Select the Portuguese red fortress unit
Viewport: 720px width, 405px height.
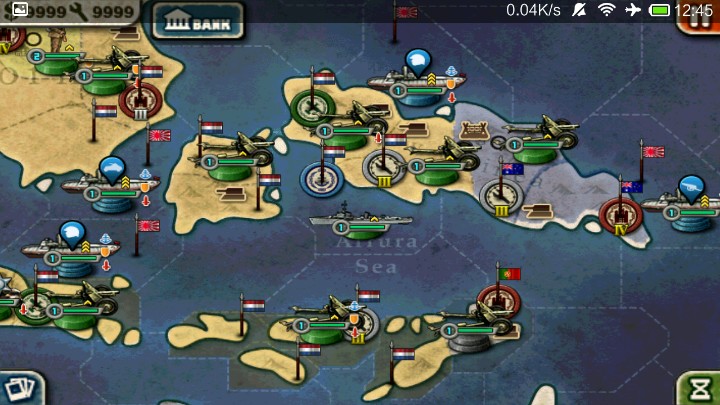pos(497,299)
